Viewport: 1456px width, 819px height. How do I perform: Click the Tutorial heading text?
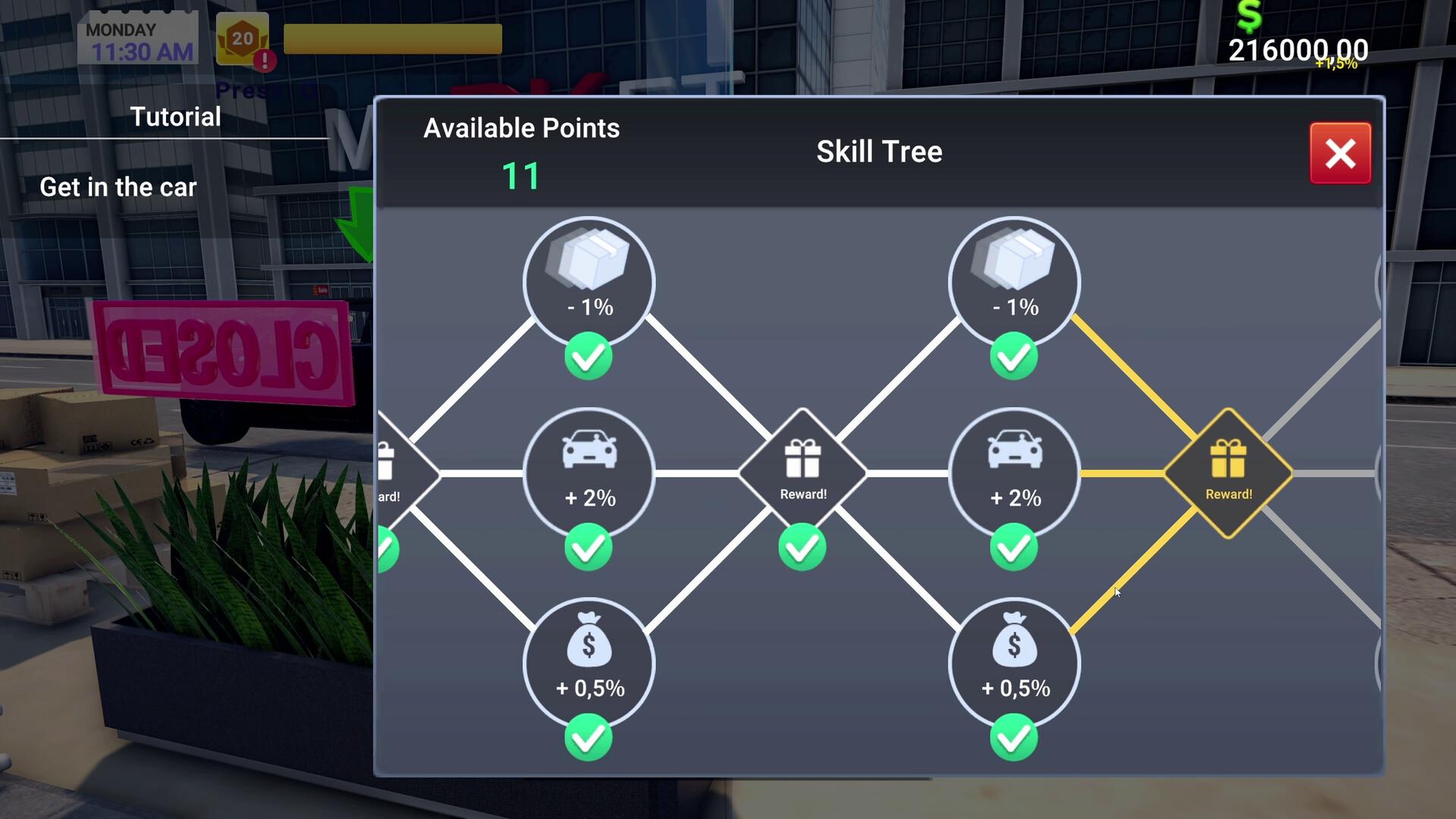(x=174, y=116)
